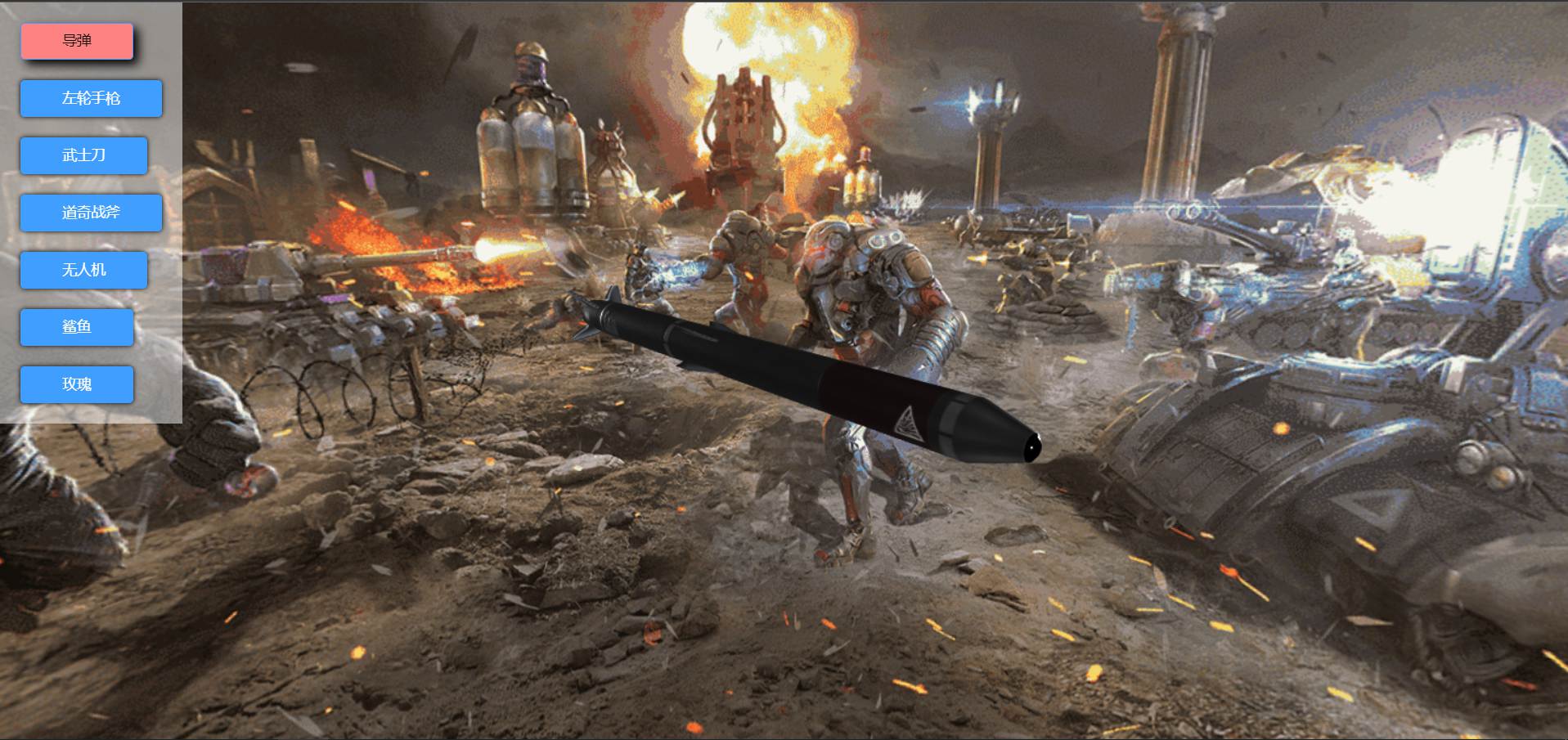Viewport: 1568px width, 740px height.
Task: Select the red 导弹 (missile) button
Action: (77, 41)
